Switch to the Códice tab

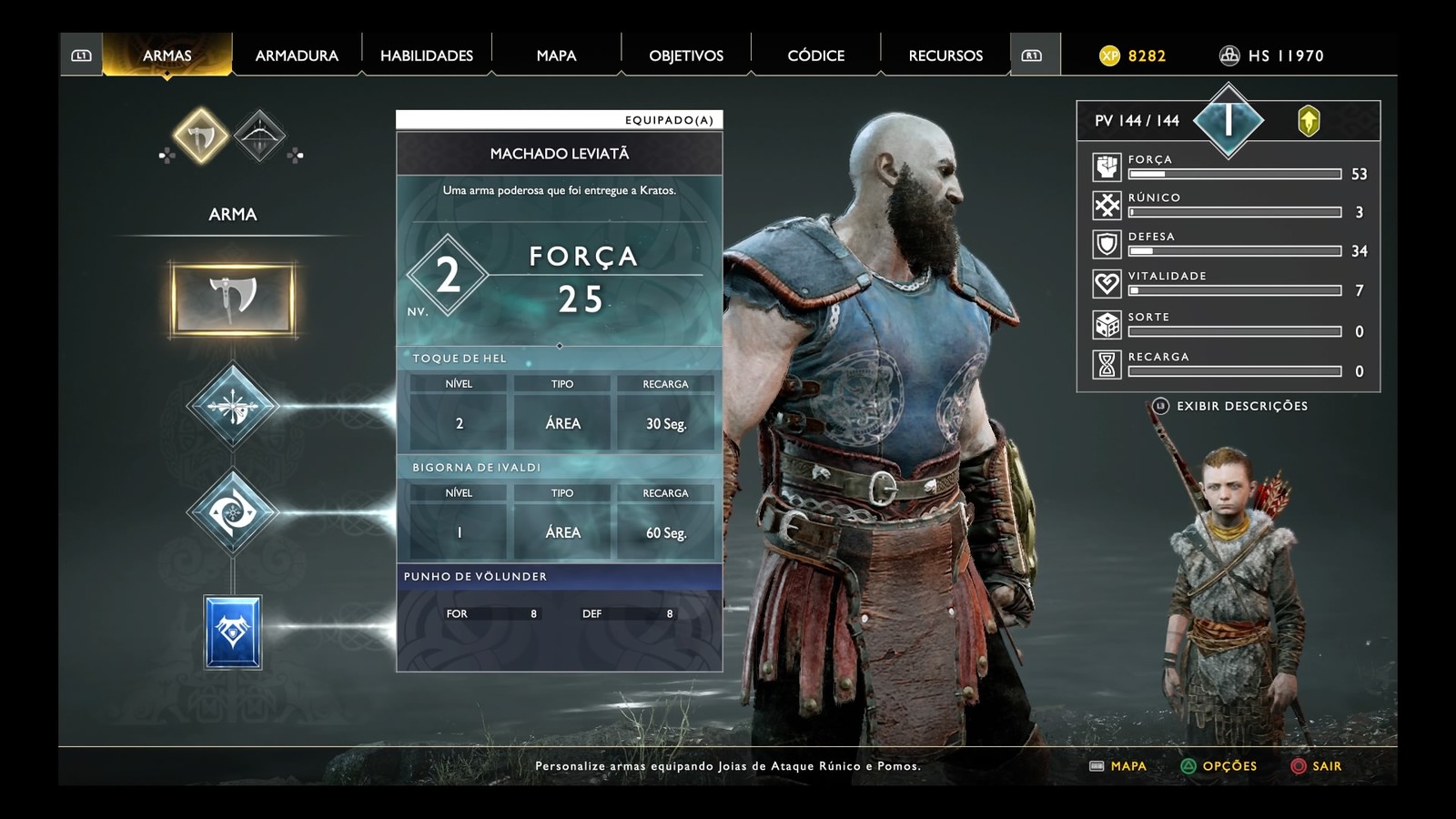click(815, 56)
